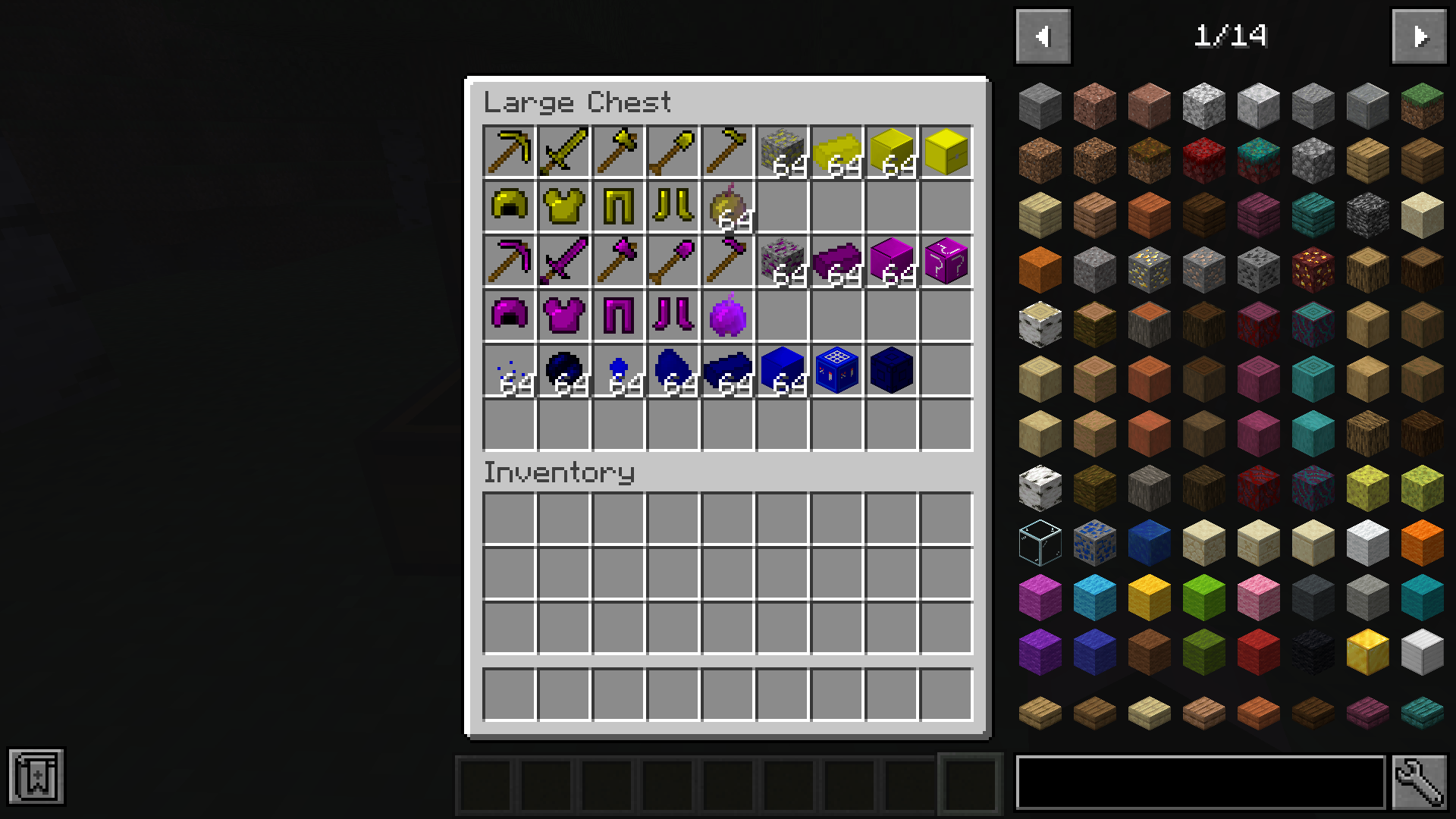
Task: Select the purple enchanted pickaxe
Action: [510, 262]
